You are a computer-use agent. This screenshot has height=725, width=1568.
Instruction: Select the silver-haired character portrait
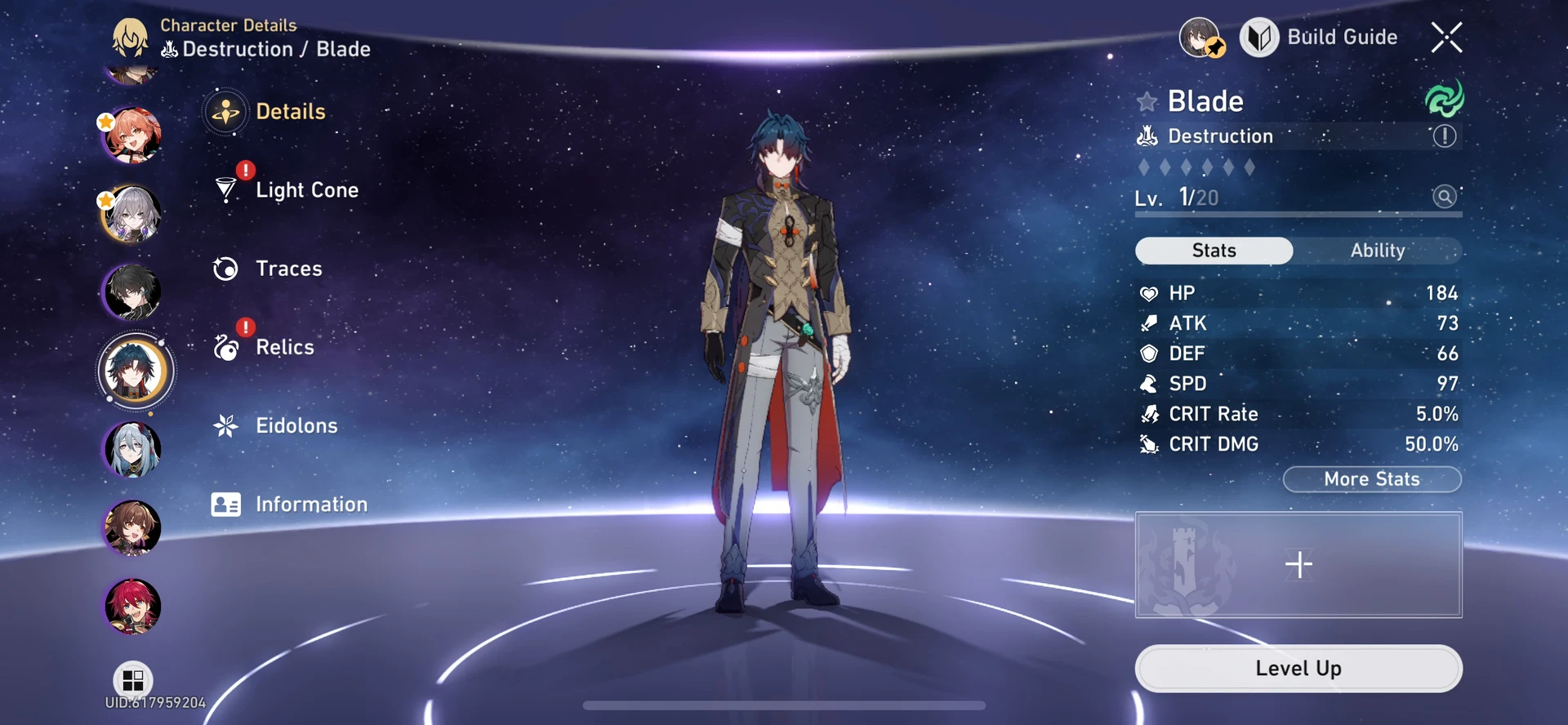coord(133,213)
